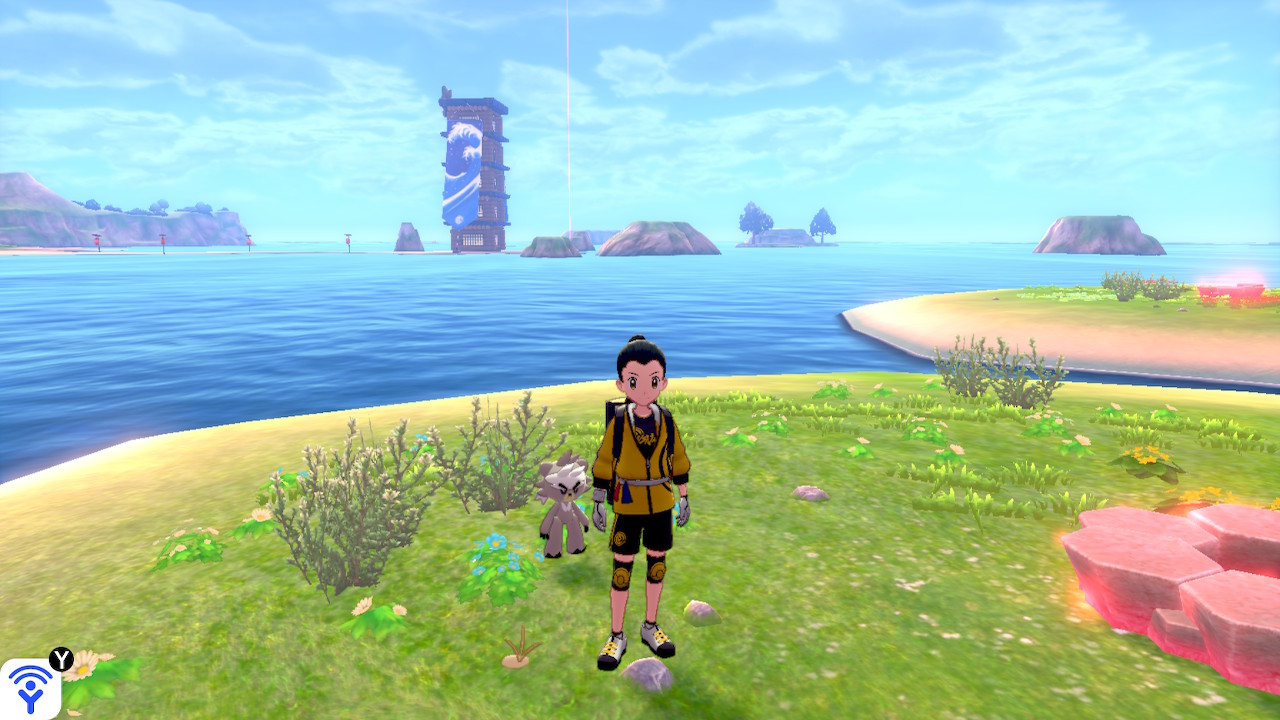The image size is (1280, 720).
Task: Open the Y-Comm wireless icon
Action: 30,688
